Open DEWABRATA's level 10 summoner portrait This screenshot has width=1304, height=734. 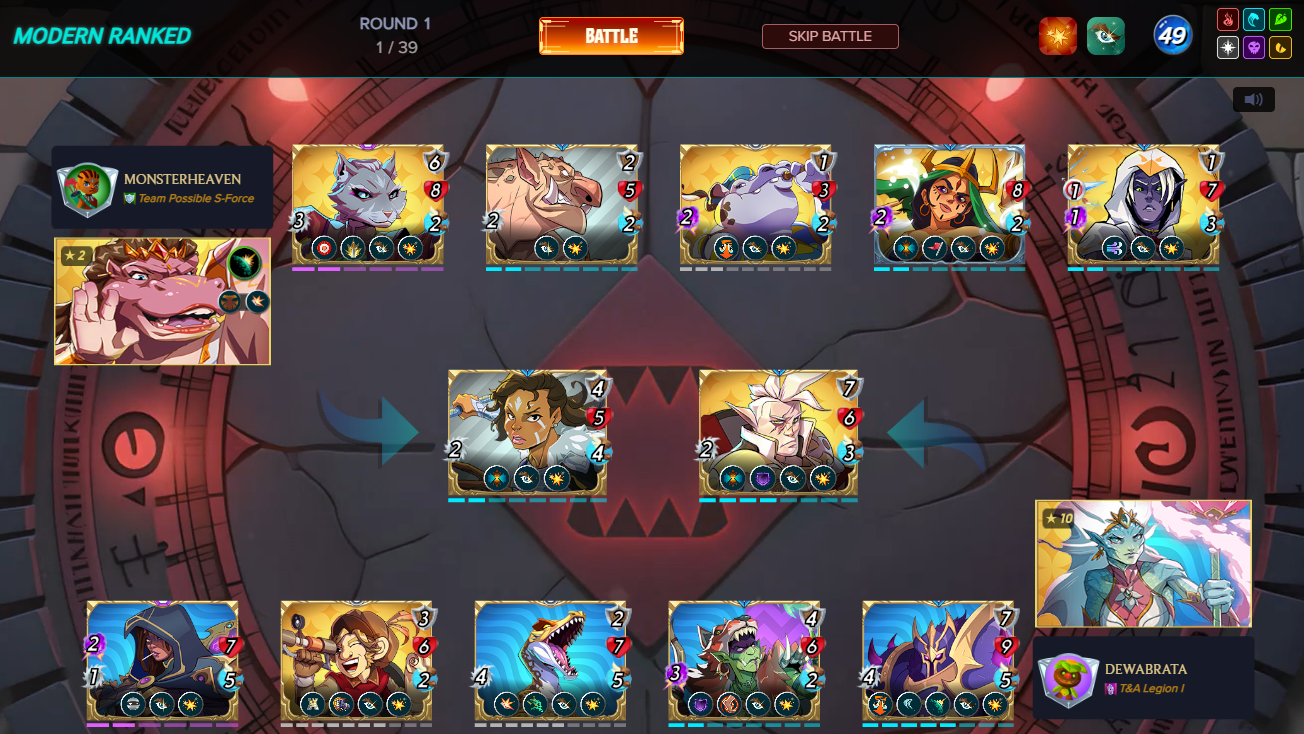(x=1143, y=563)
